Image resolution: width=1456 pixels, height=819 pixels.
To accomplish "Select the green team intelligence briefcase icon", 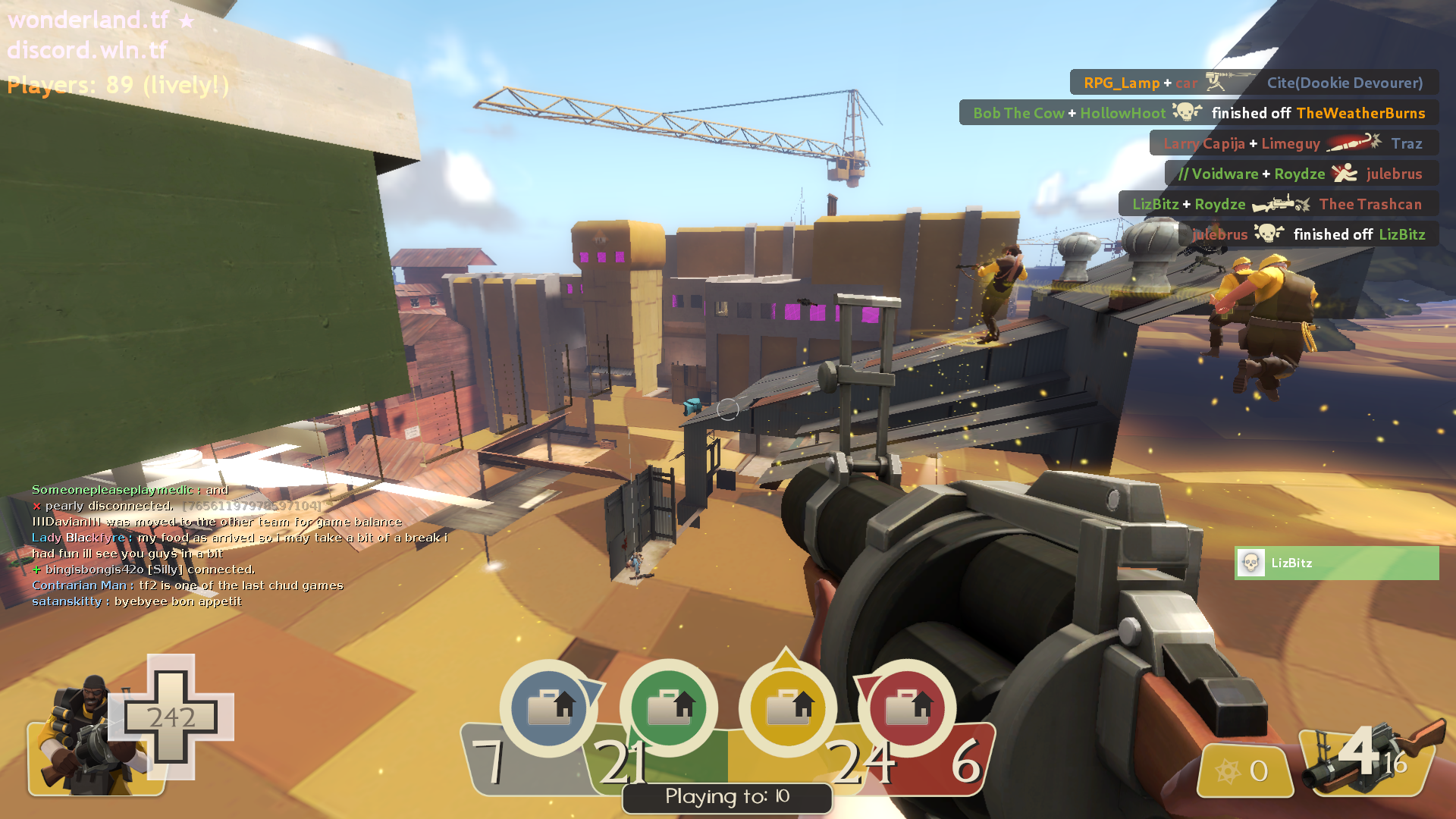I will pos(669,708).
